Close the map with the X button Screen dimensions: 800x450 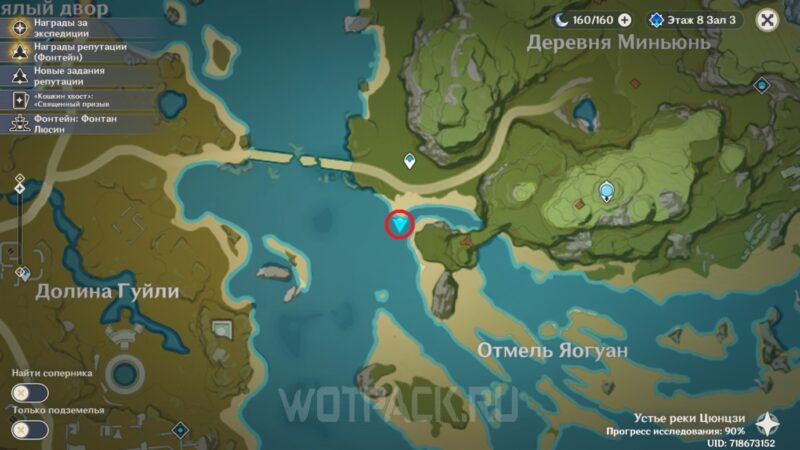coord(767,19)
